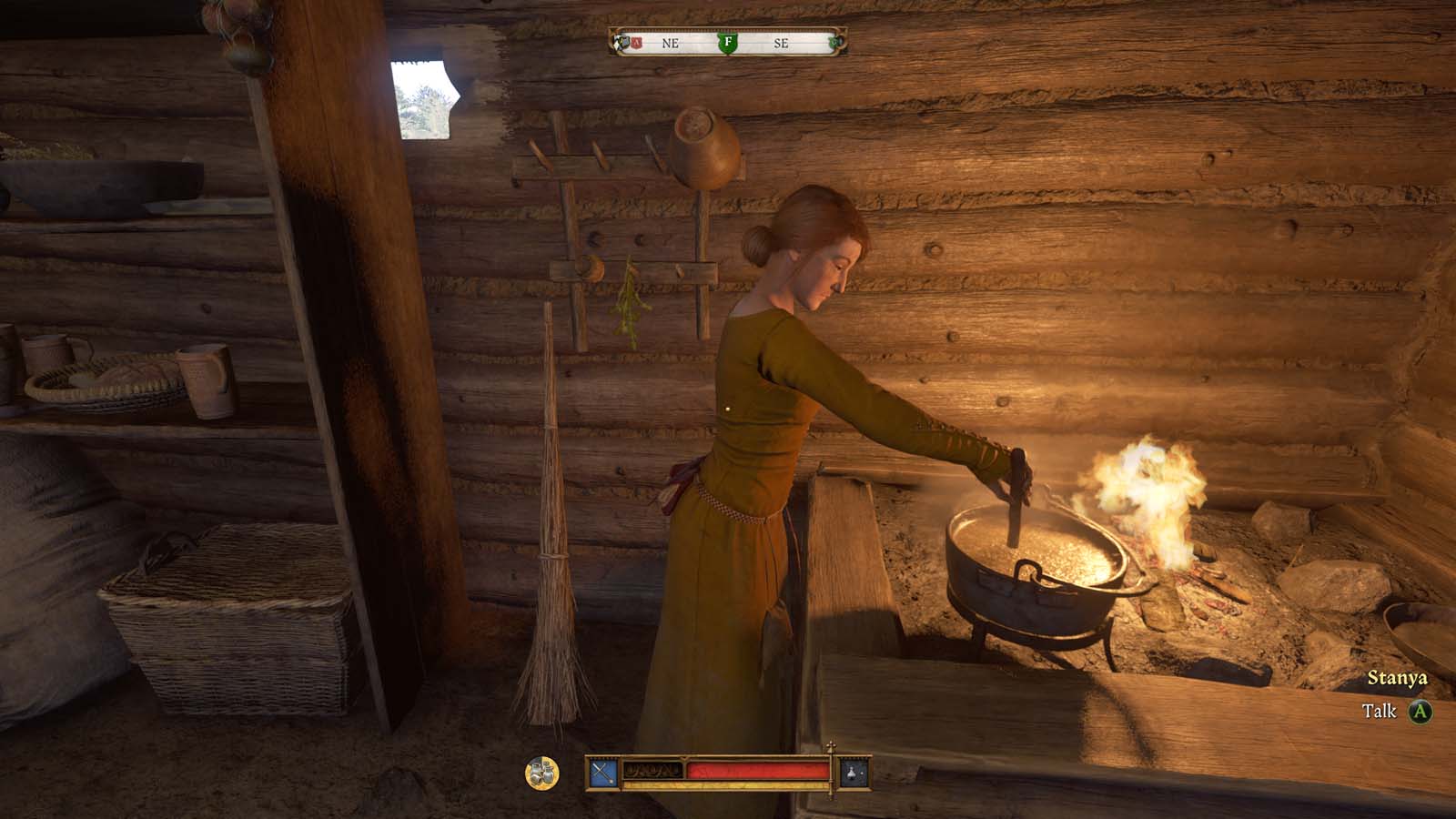The width and height of the screenshot is (1456, 819).
Task: Click the small window in the log wall
Action: point(424,100)
